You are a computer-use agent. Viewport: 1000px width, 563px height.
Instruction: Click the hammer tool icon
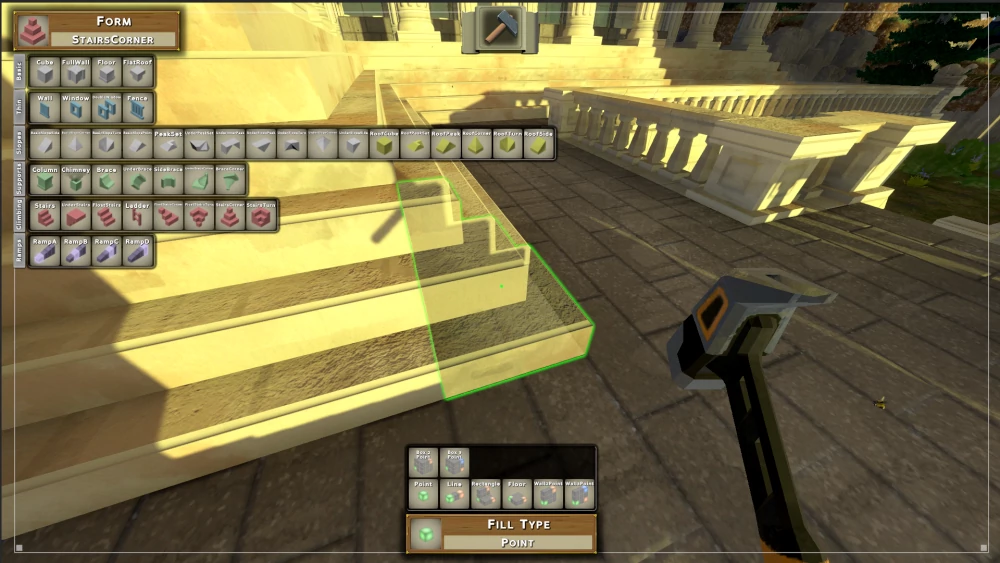(497, 27)
